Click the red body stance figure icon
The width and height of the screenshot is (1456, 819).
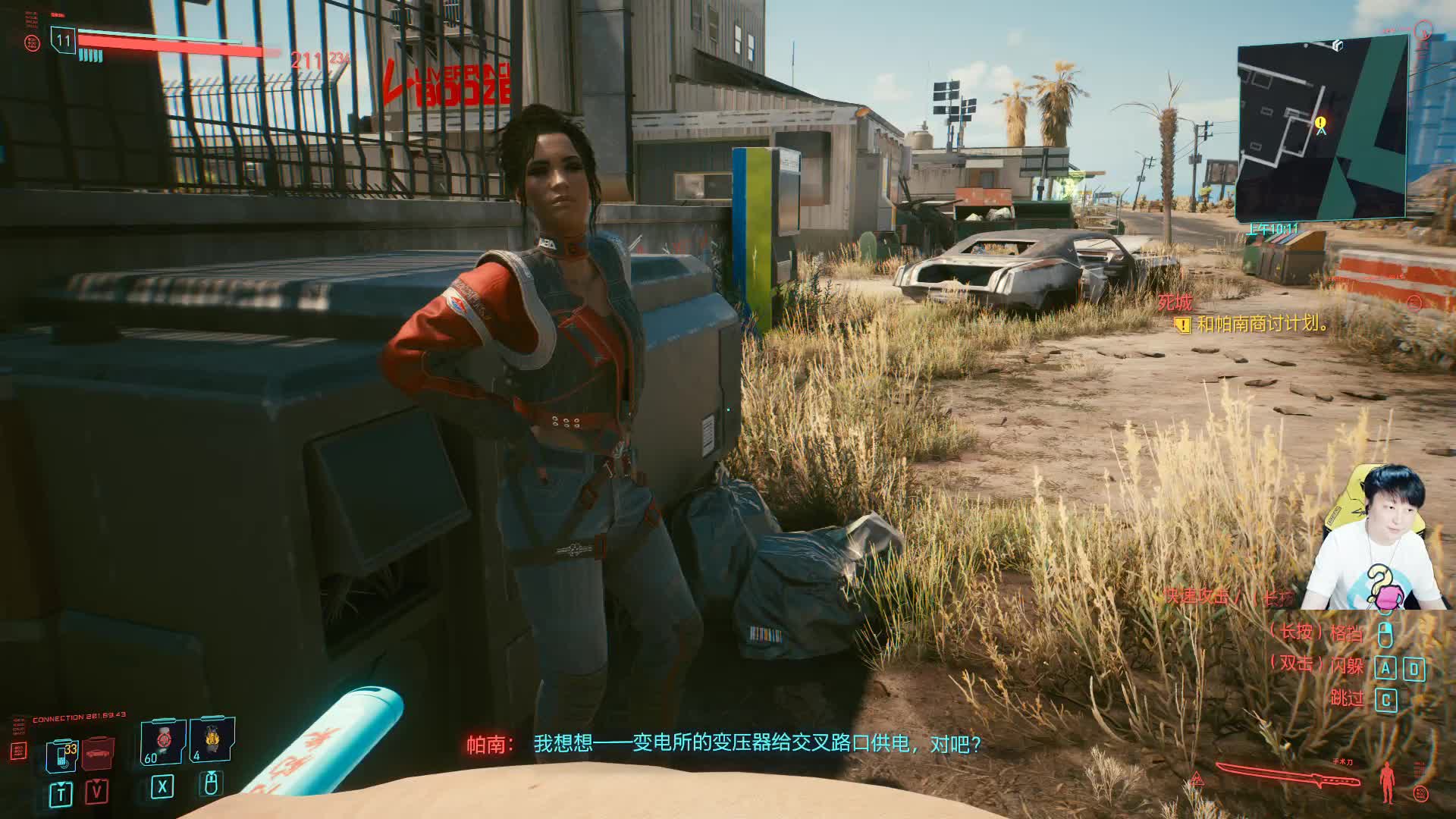[x=1389, y=783]
